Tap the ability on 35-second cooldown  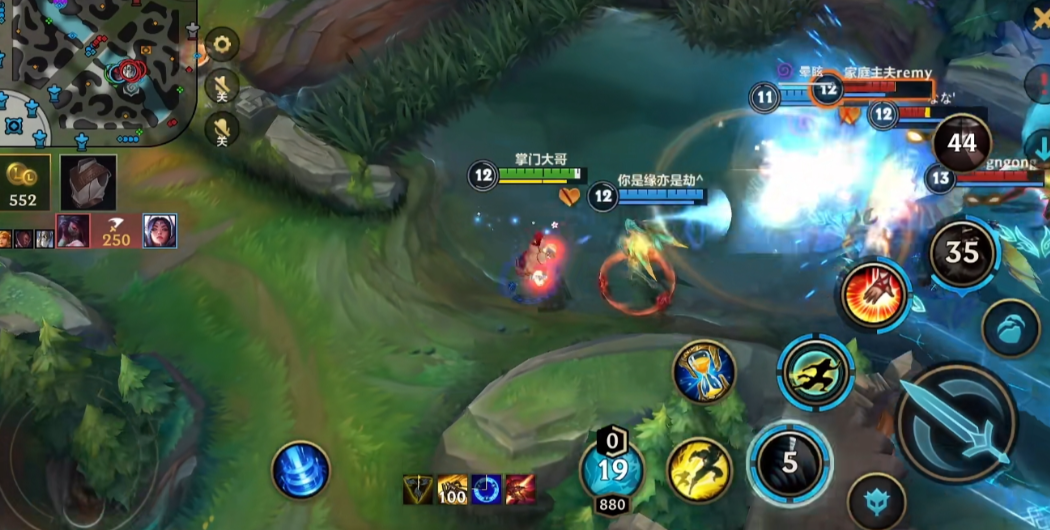tap(962, 252)
